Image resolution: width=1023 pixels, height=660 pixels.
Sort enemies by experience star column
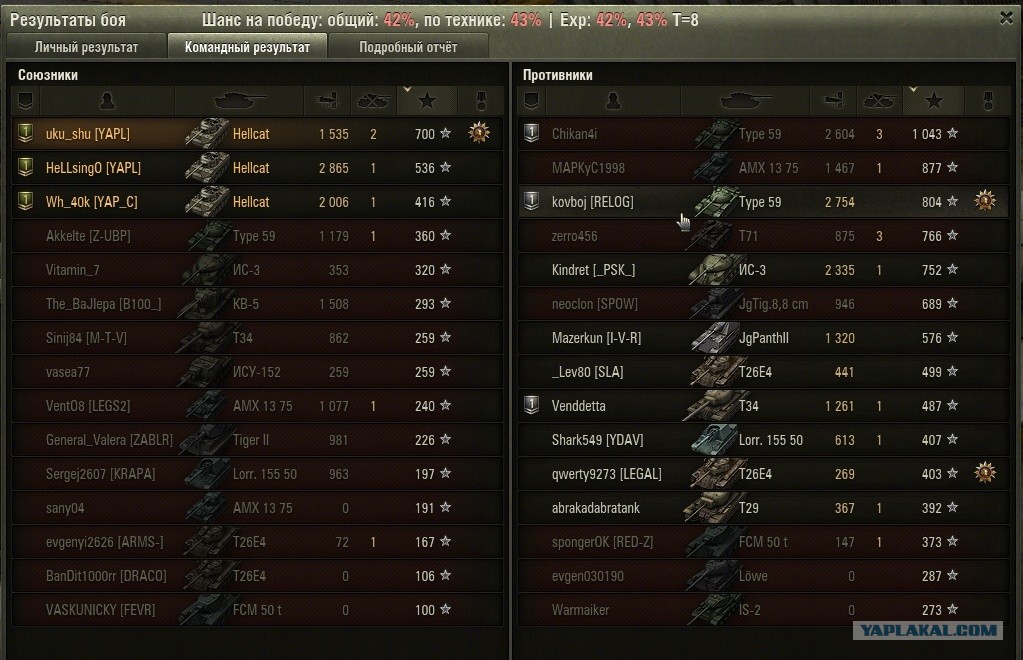click(934, 100)
